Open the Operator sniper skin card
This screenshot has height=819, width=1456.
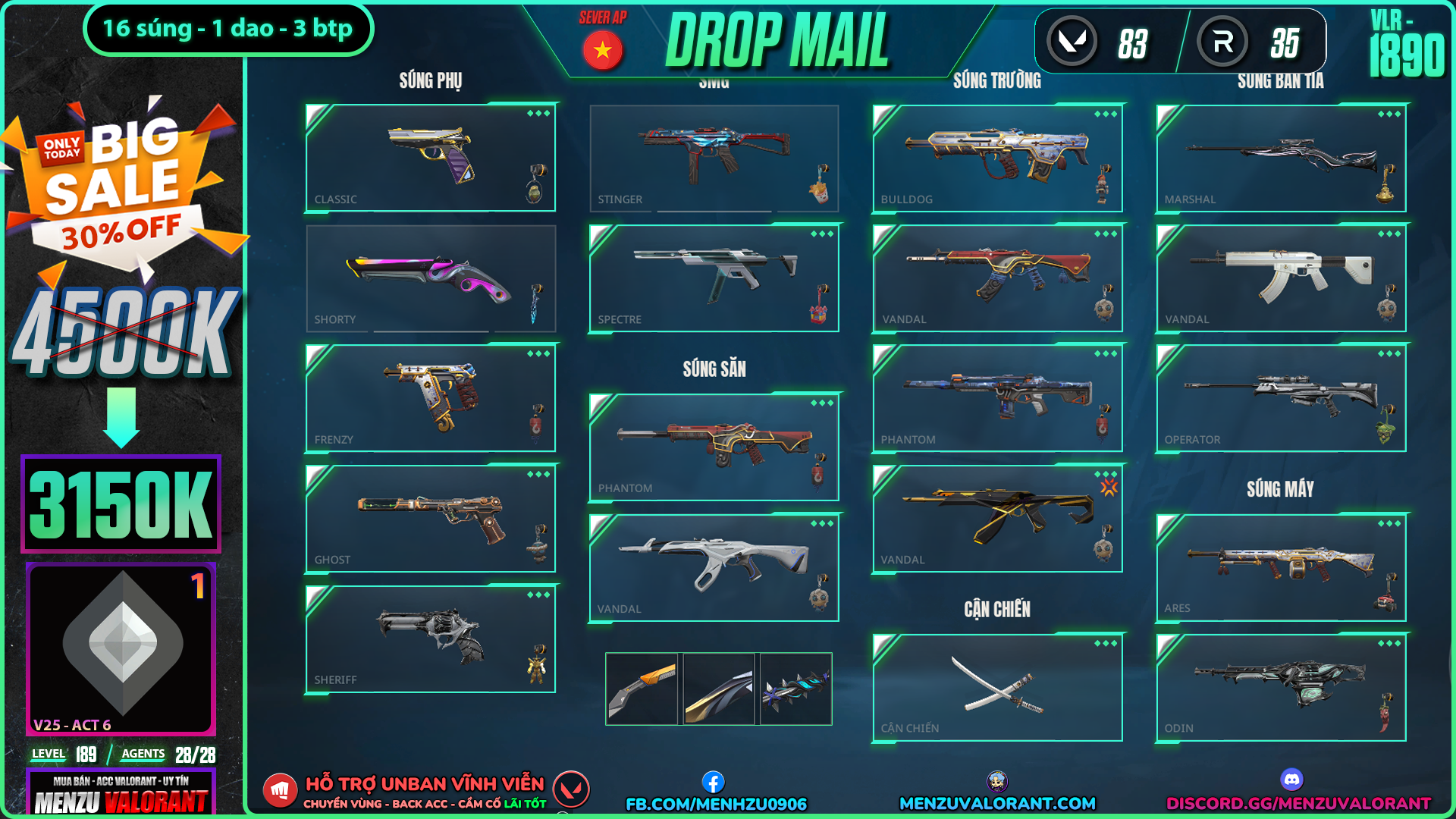coord(1281,398)
